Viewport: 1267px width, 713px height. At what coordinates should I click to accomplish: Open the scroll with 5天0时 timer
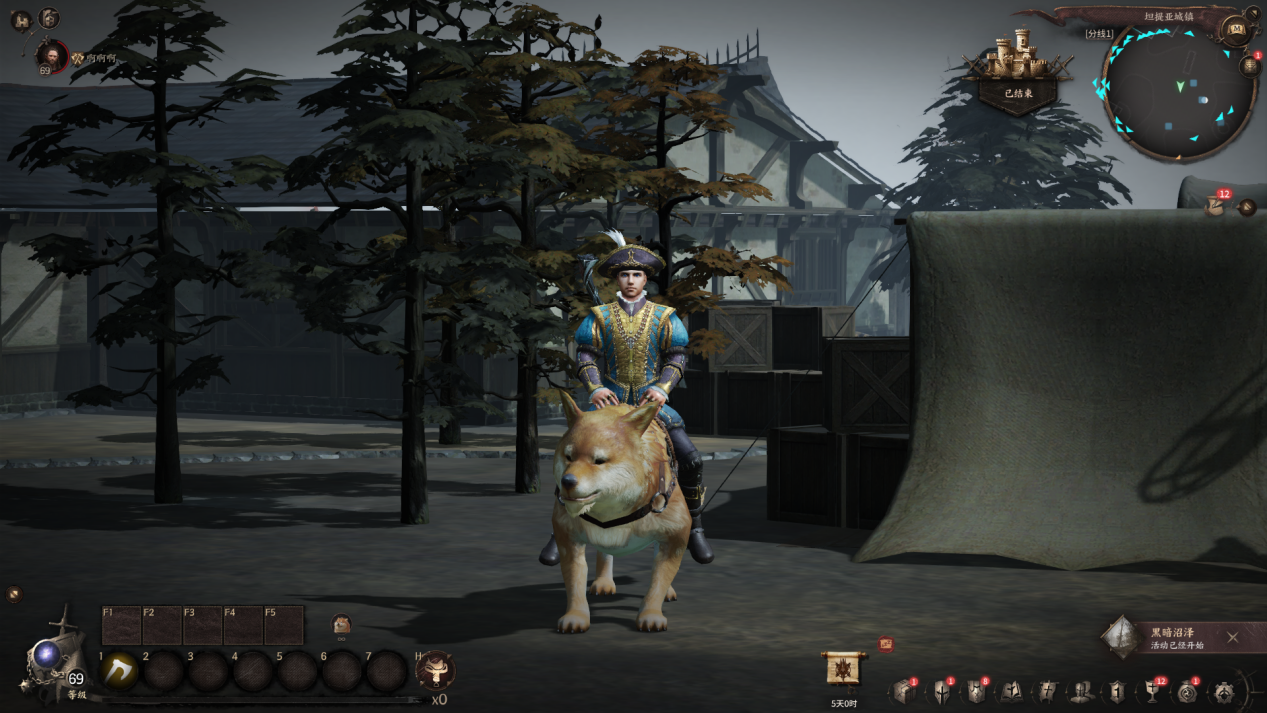click(843, 669)
